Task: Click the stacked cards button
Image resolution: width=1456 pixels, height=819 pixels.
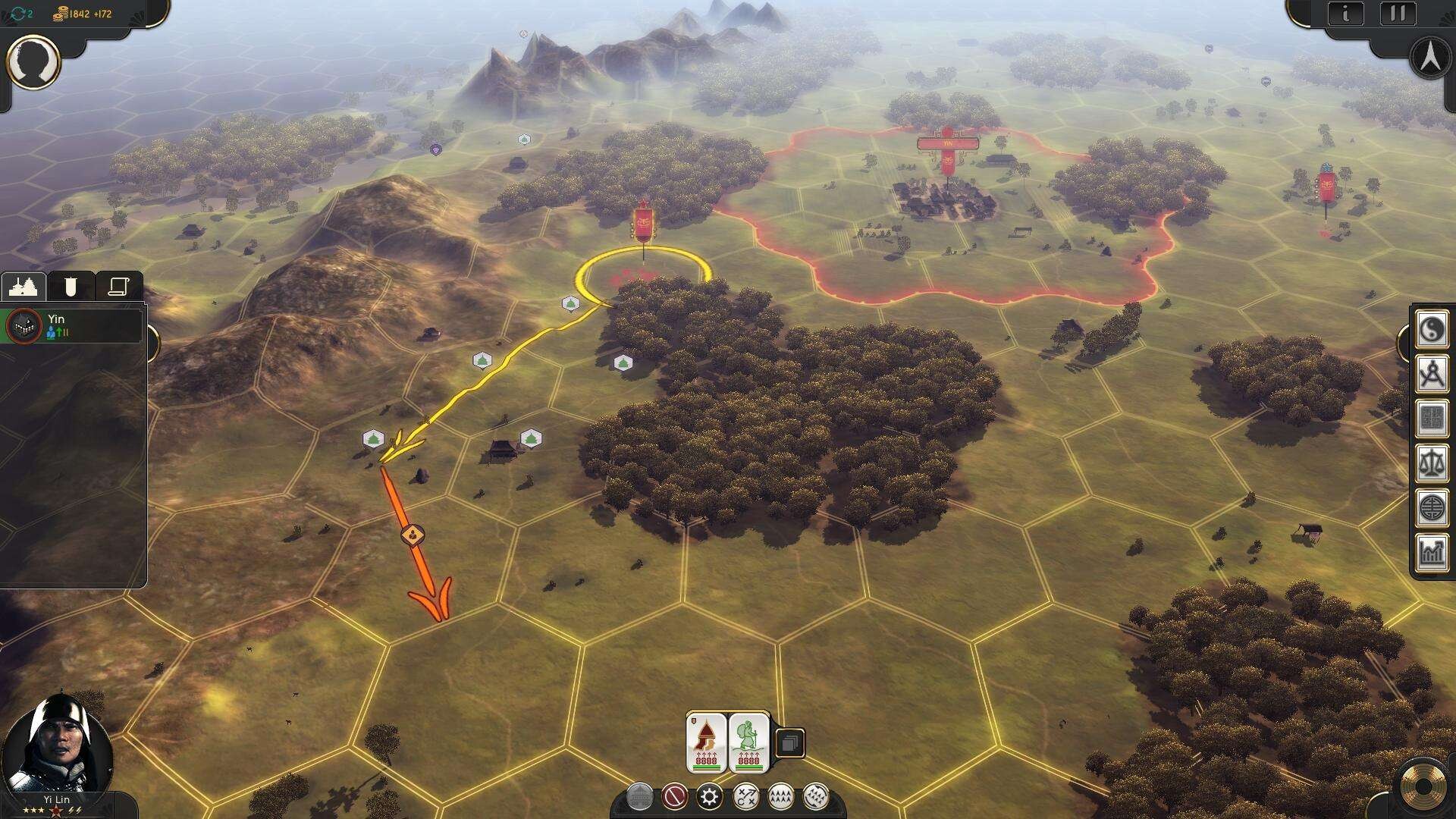Action: coord(789,743)
